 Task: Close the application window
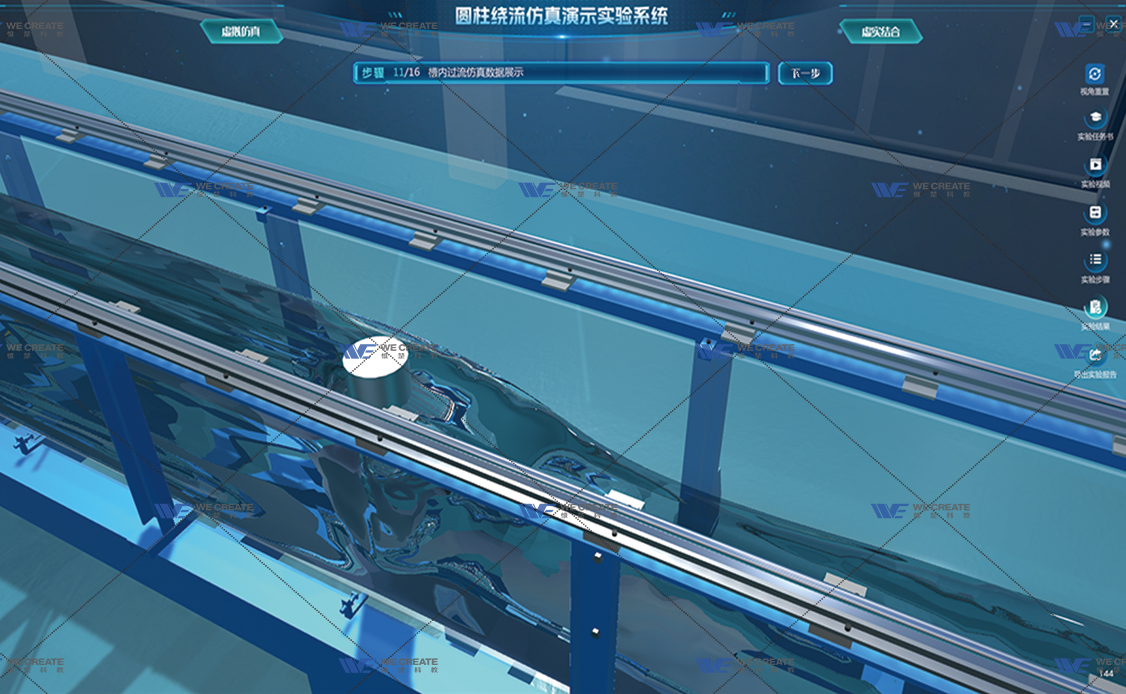point(1113,24)
